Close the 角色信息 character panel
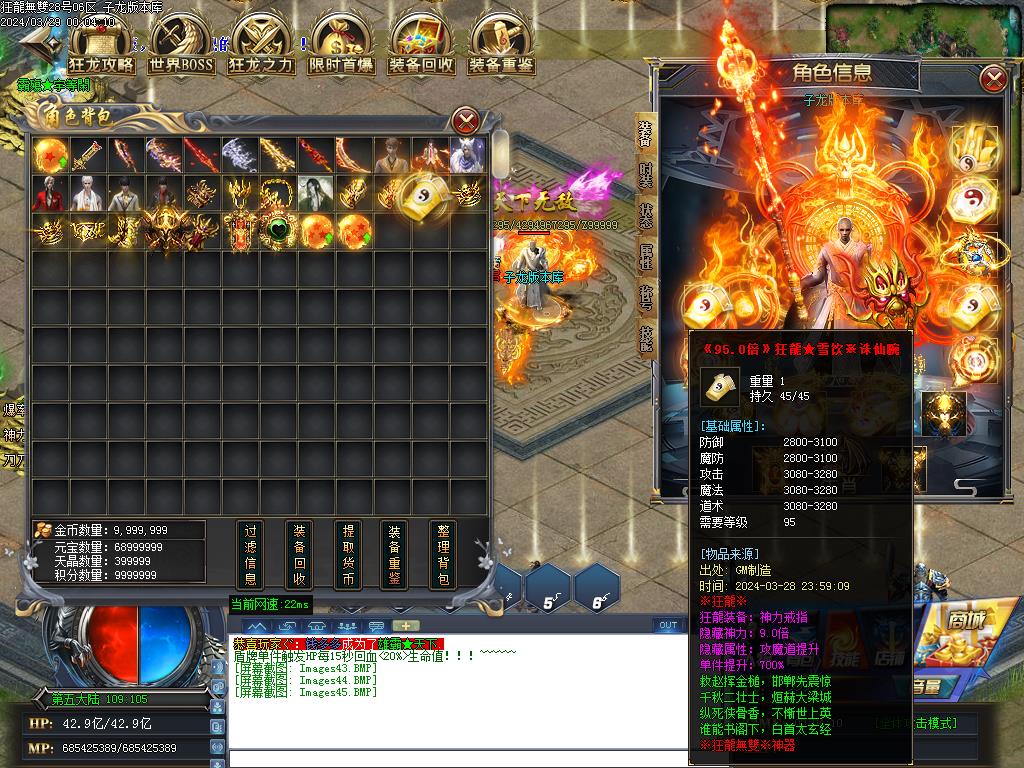Viewport: 1024px width, 768px height. [x=993, y=78]
